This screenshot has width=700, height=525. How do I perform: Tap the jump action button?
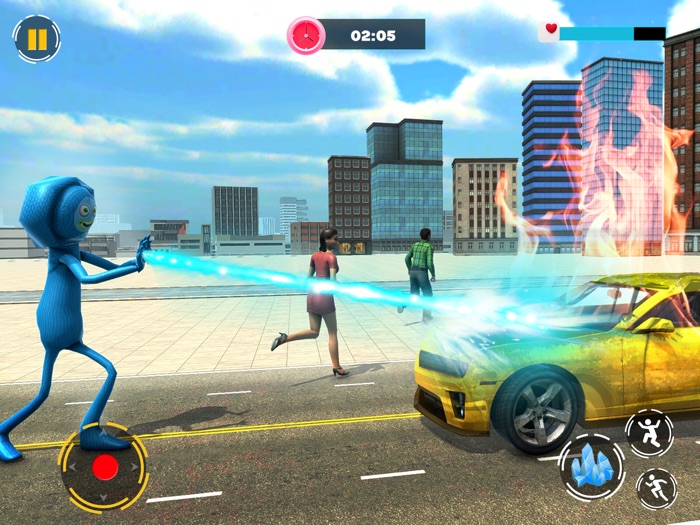click(649, 431)
